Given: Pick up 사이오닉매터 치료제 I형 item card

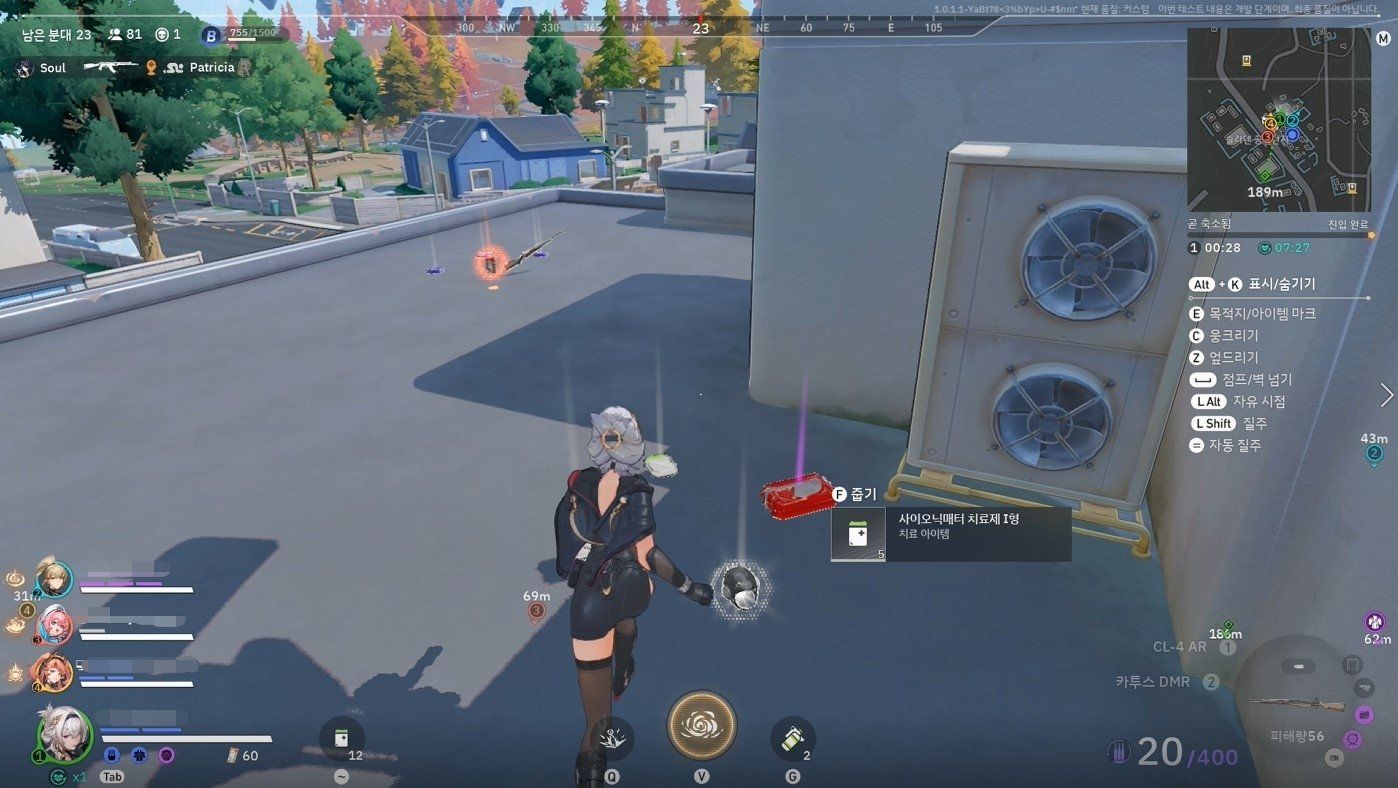Looking at the screenshot, I should [950, 534].
